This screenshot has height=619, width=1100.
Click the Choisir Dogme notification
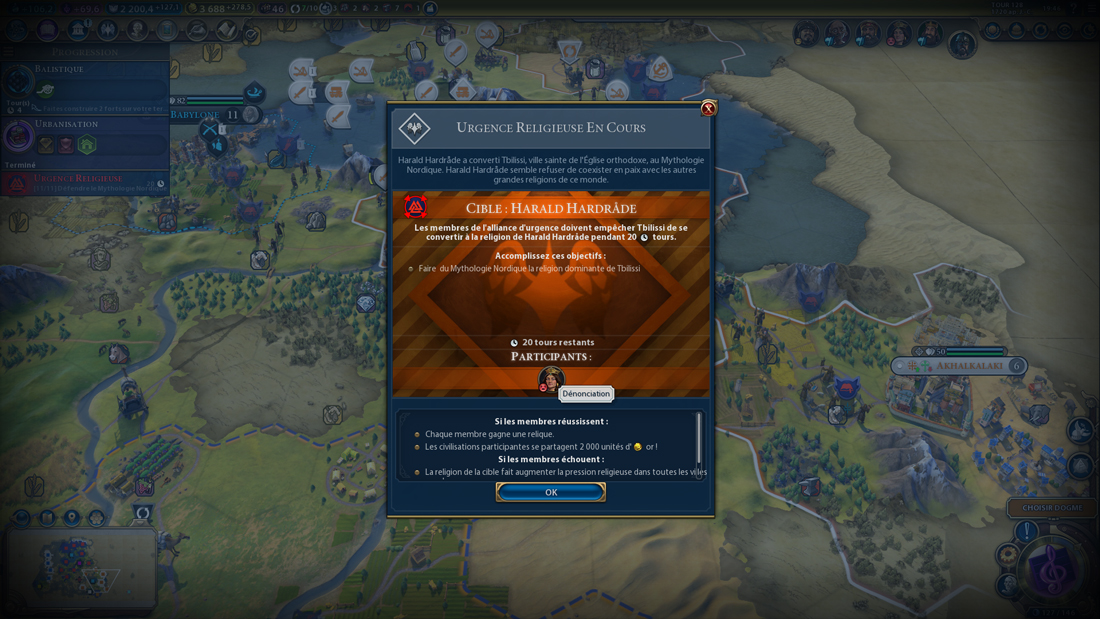pyautogui.click(x=1052, y=508)
